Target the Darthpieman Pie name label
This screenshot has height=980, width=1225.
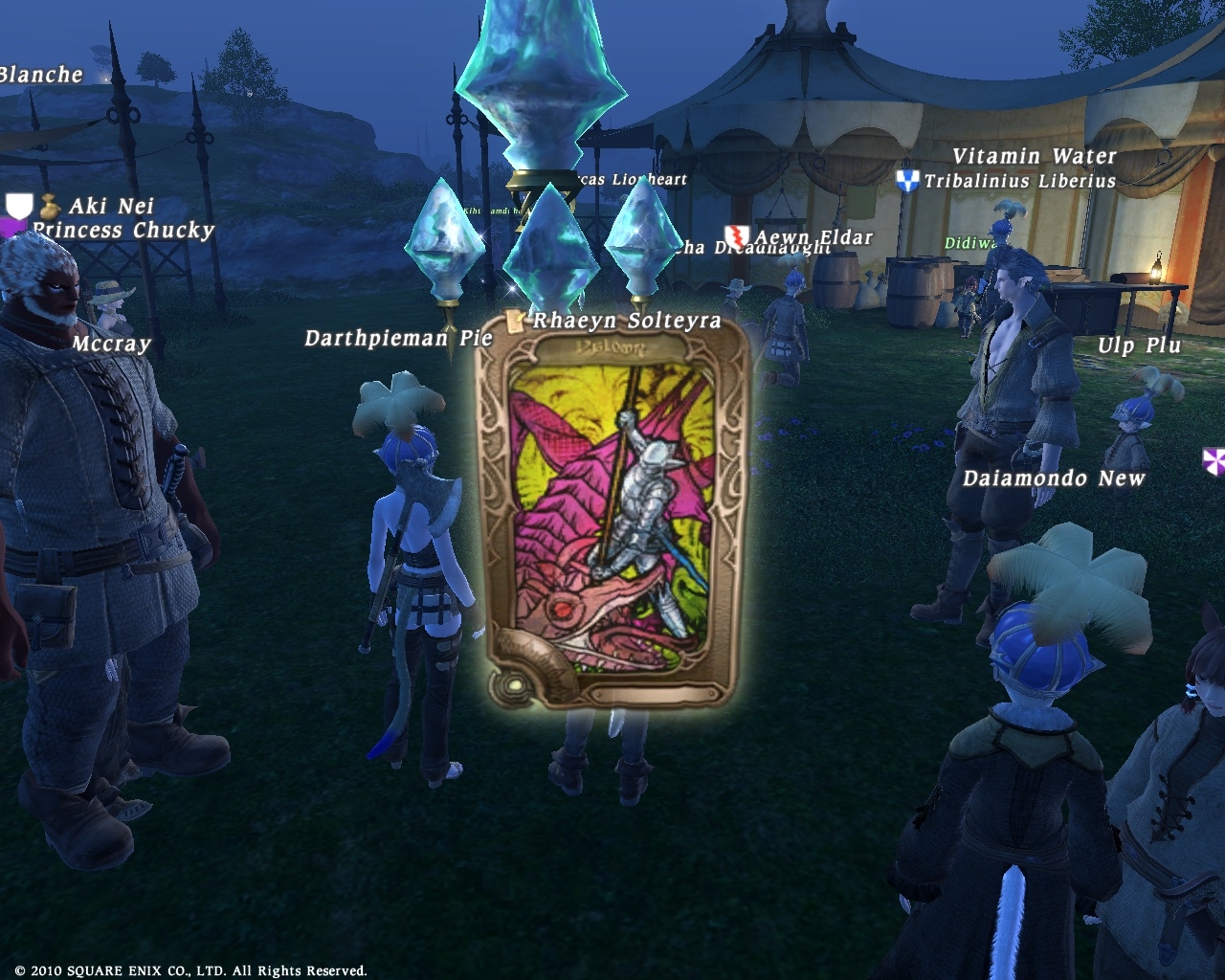398,338
